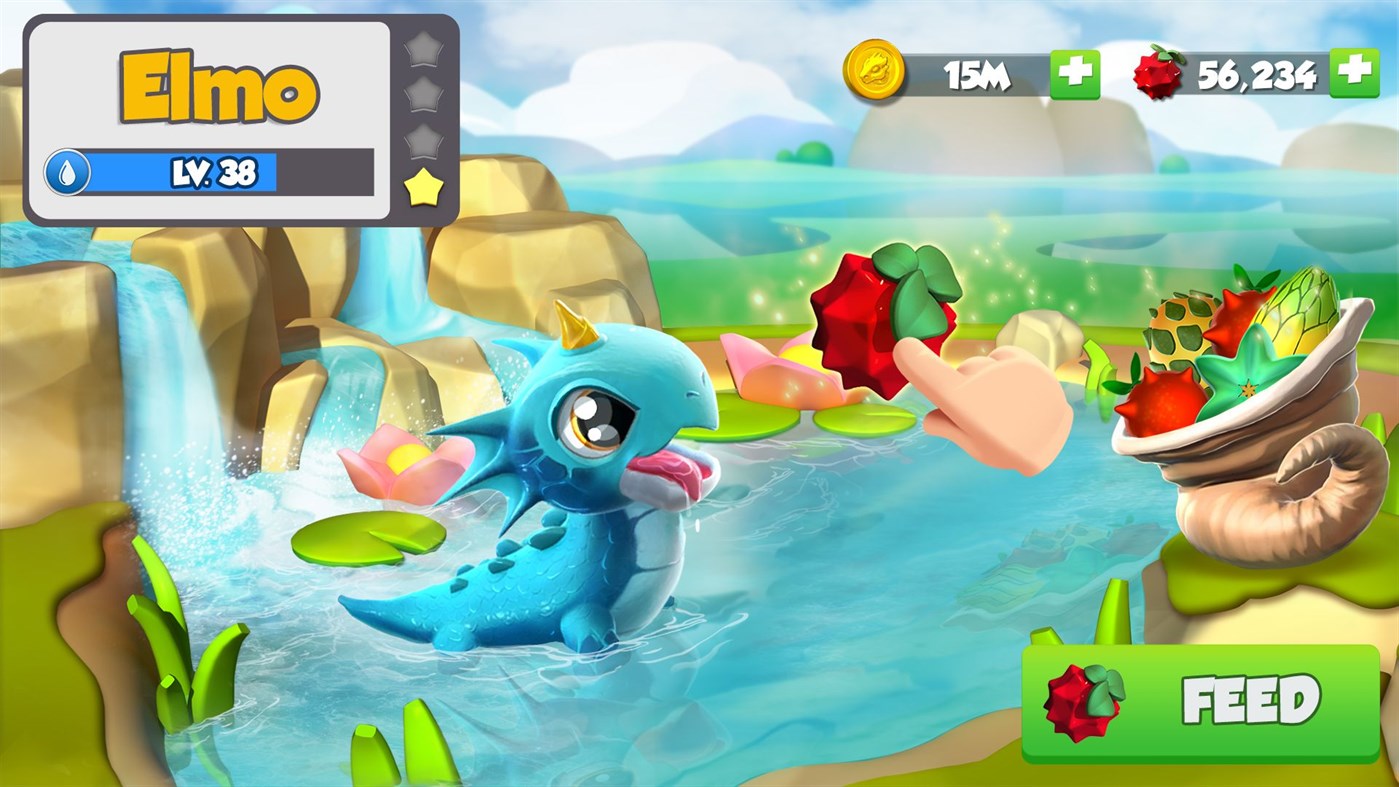Viewport: 1399px width, 787px height.
Task: Click the second gray star slot
Action: 422,95
